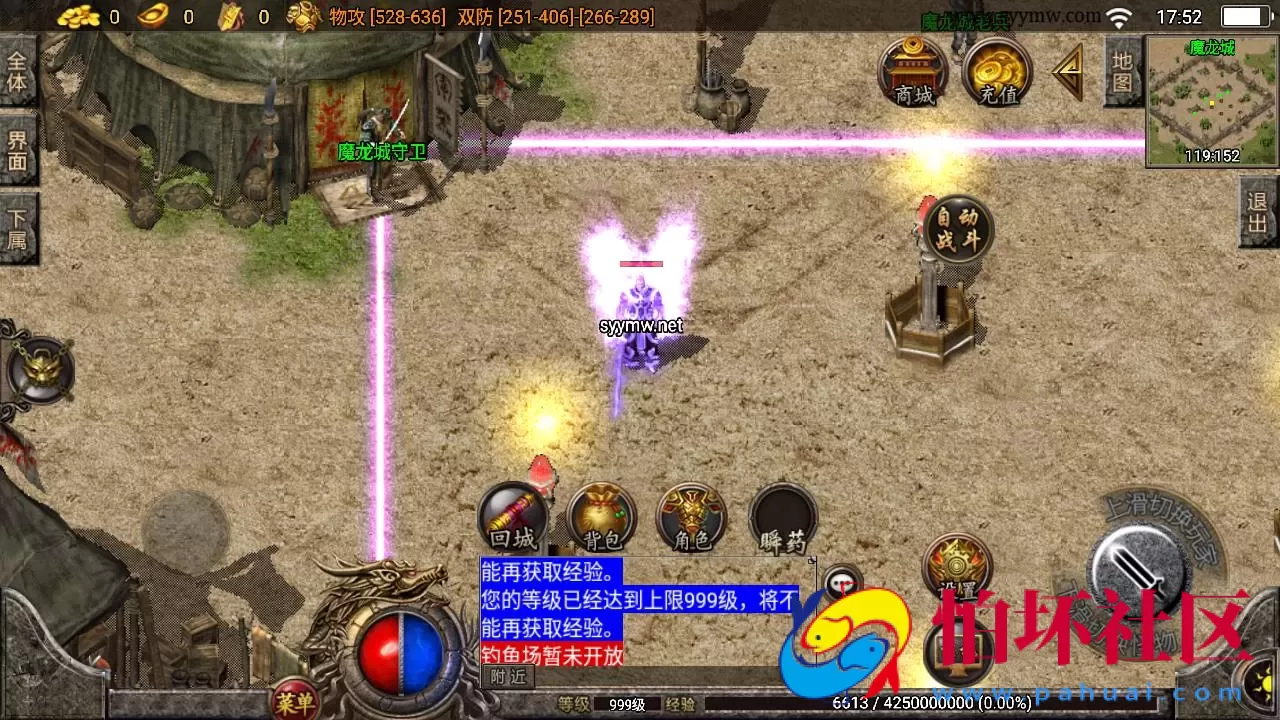Viewport: 1280px width, 720px height.
Task: Click the minimap thumbnail of 魔龙城
Action: click(x=1211, y=100)
